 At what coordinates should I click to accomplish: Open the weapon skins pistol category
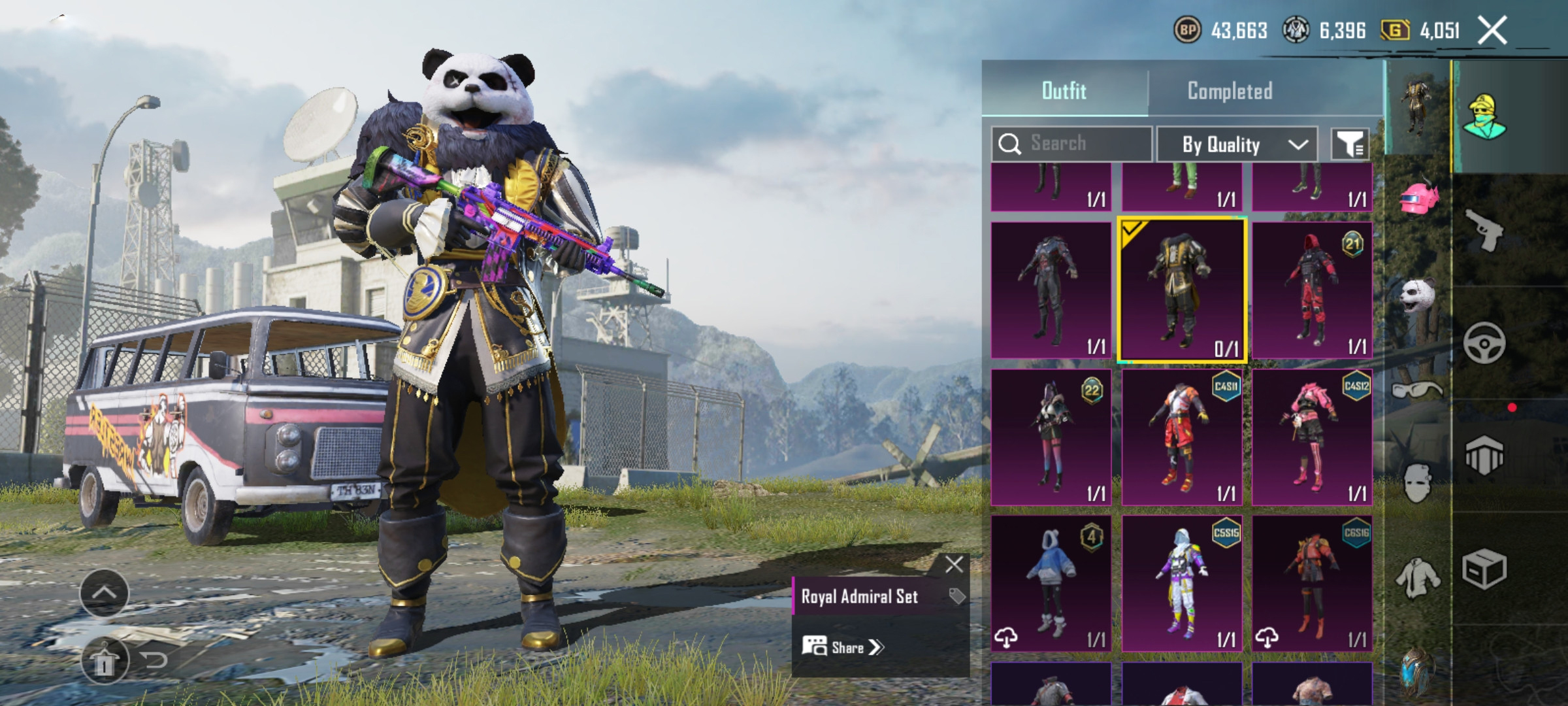[1484, 230]
